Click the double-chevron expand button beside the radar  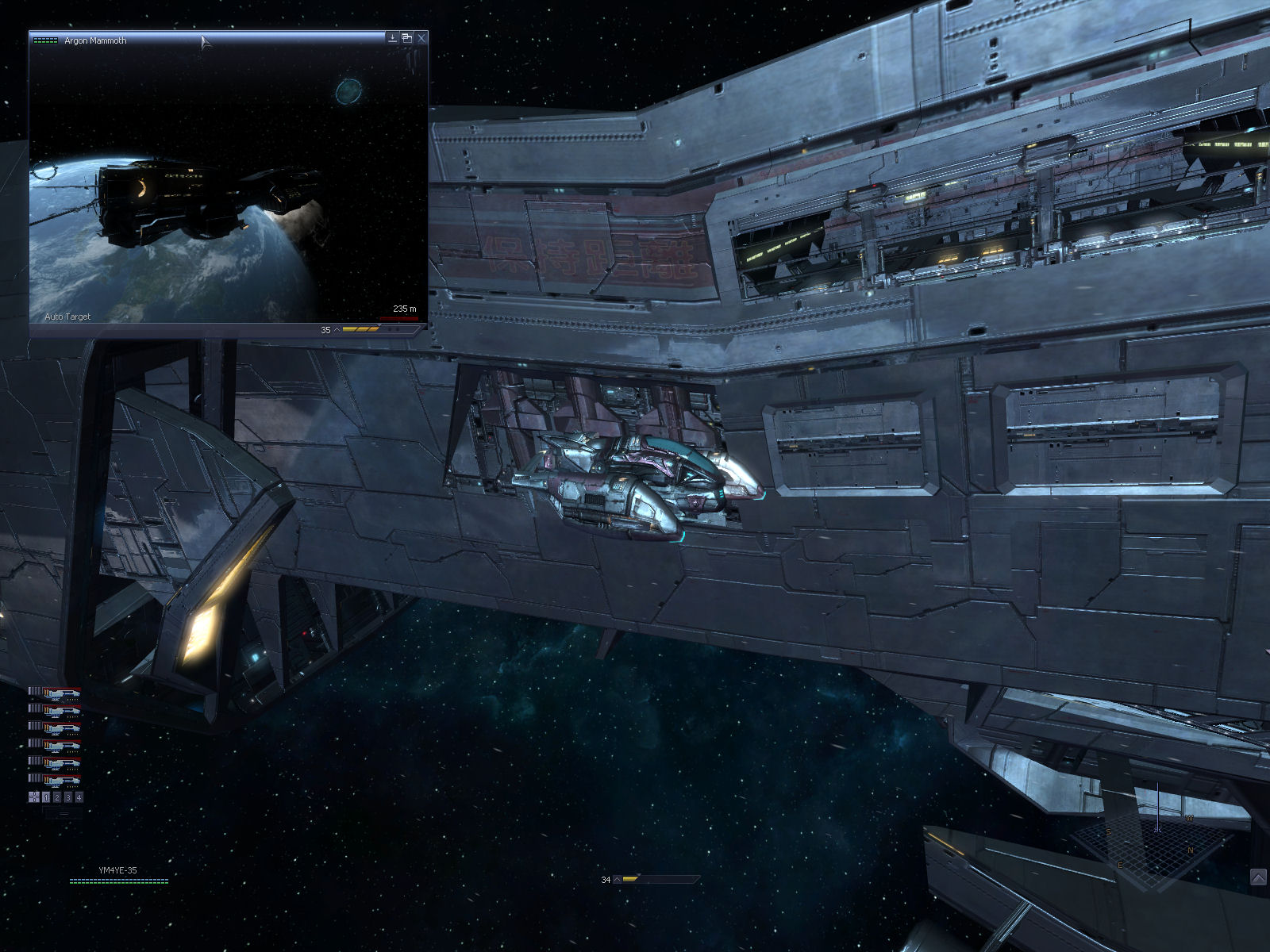coord(1258,877)
